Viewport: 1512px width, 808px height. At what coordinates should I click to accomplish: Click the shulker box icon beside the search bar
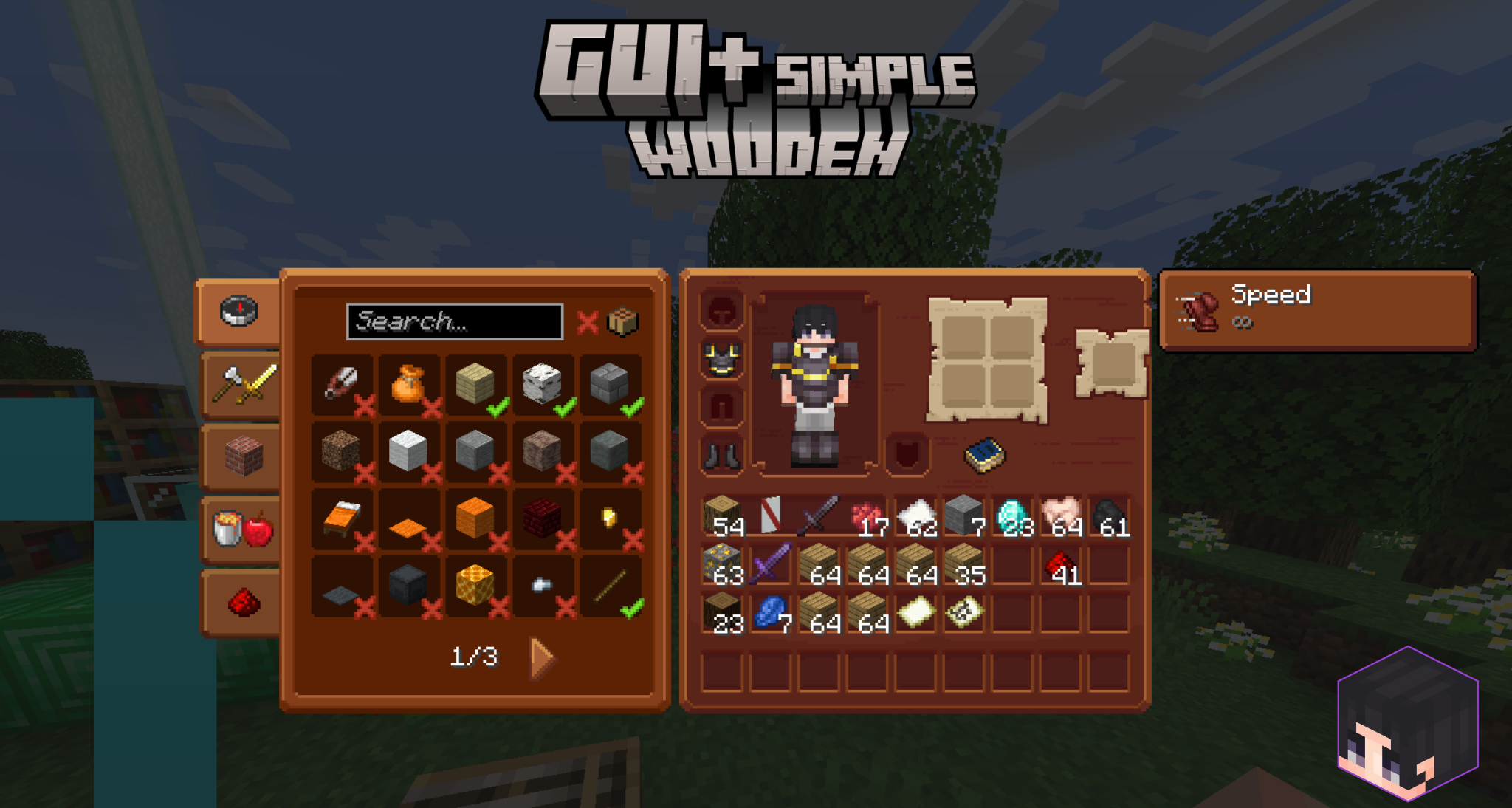pos(622,321)
